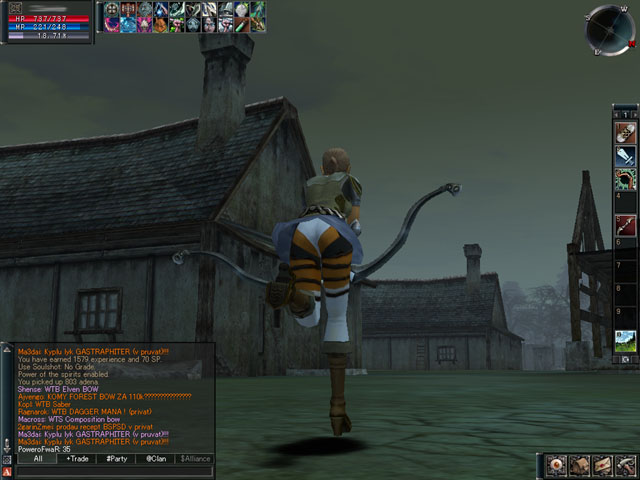Open the +Trade chat tab

pyautogui.click(x=76, y=458)
